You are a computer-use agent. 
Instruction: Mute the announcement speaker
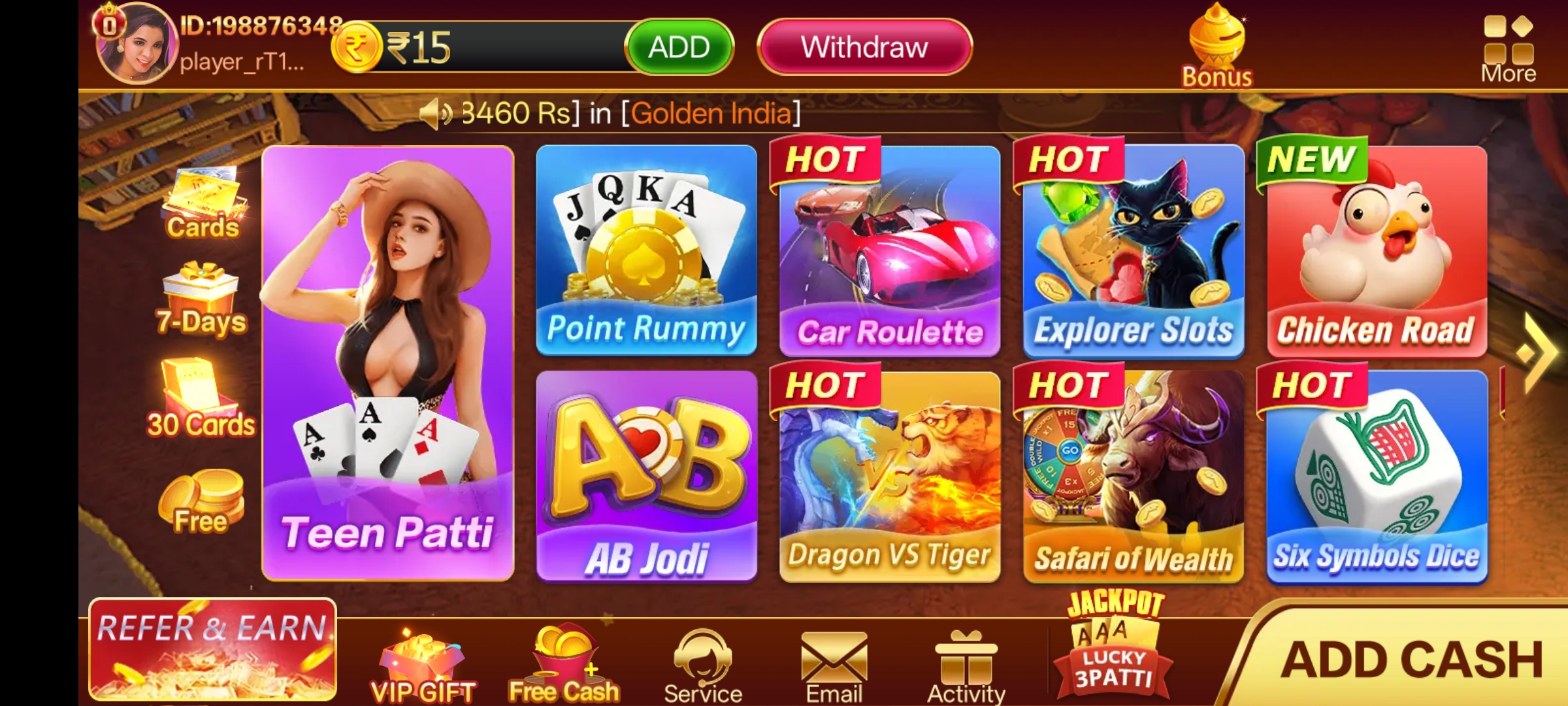point(436,112)
